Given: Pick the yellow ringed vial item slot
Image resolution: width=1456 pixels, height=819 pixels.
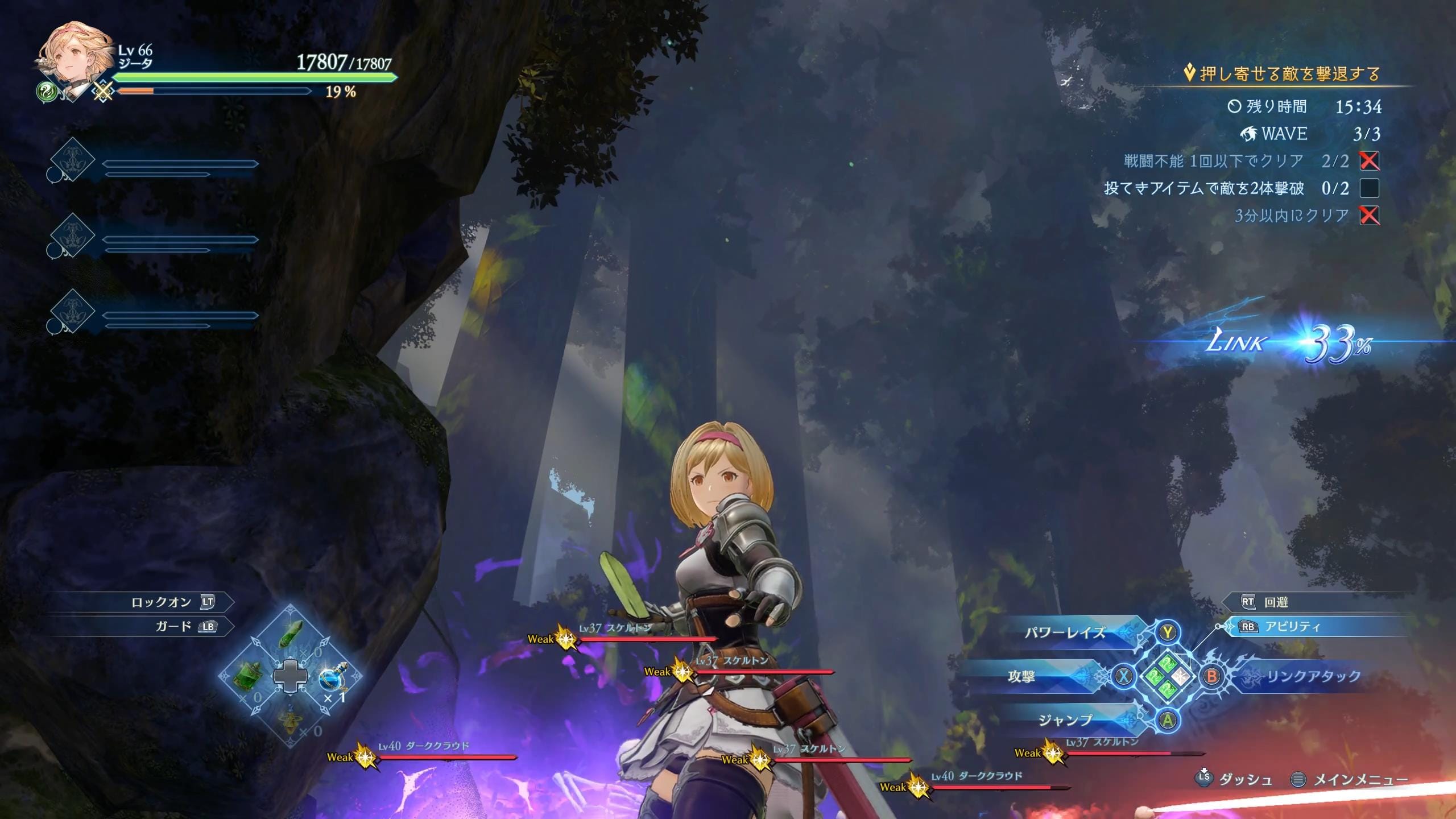Looking at the screenshot, I should [x=291, y=723].
